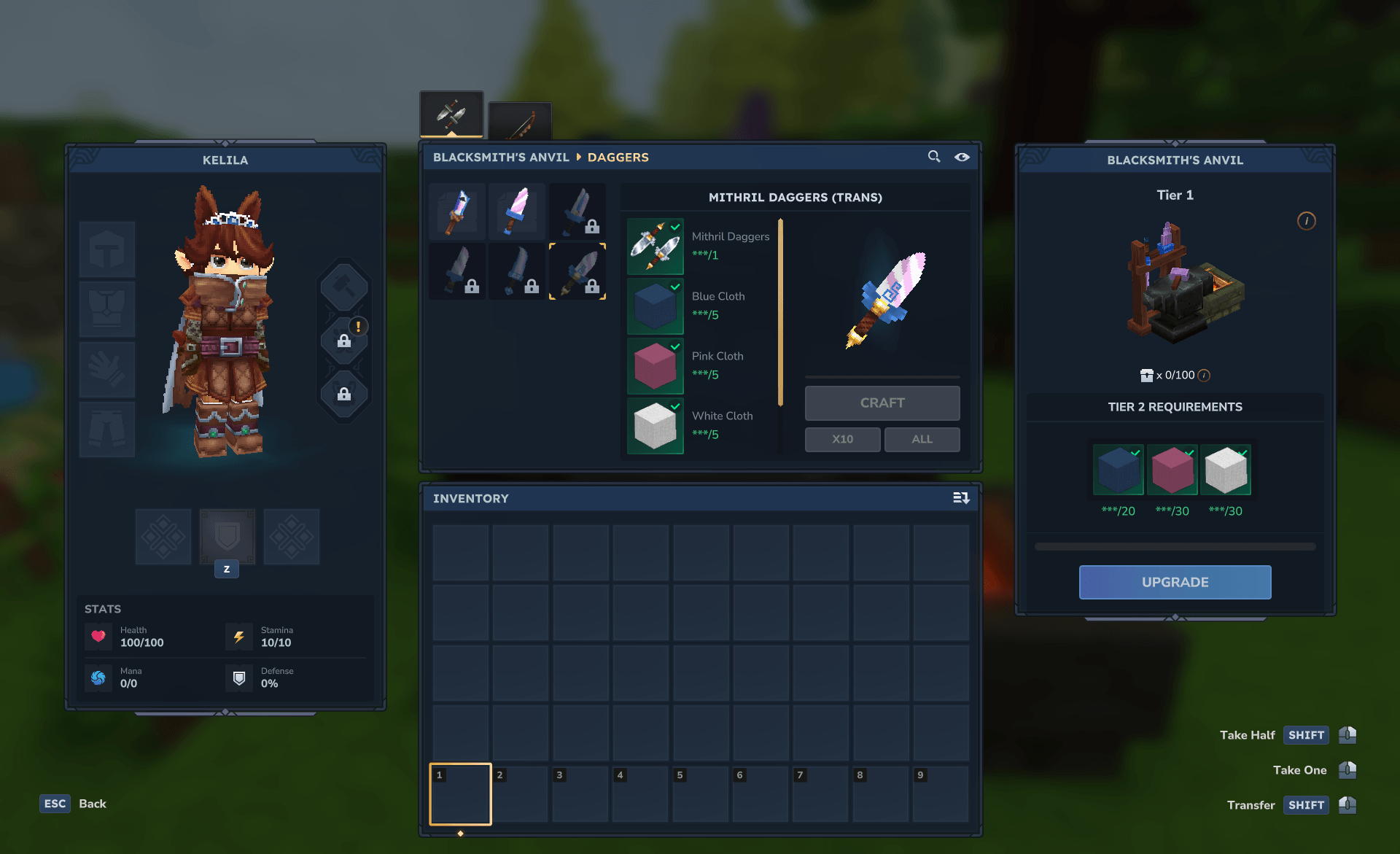Choose the X10 craft quantity button
The width and height of the screenshot is (1400, 854).
coord(842,439)
